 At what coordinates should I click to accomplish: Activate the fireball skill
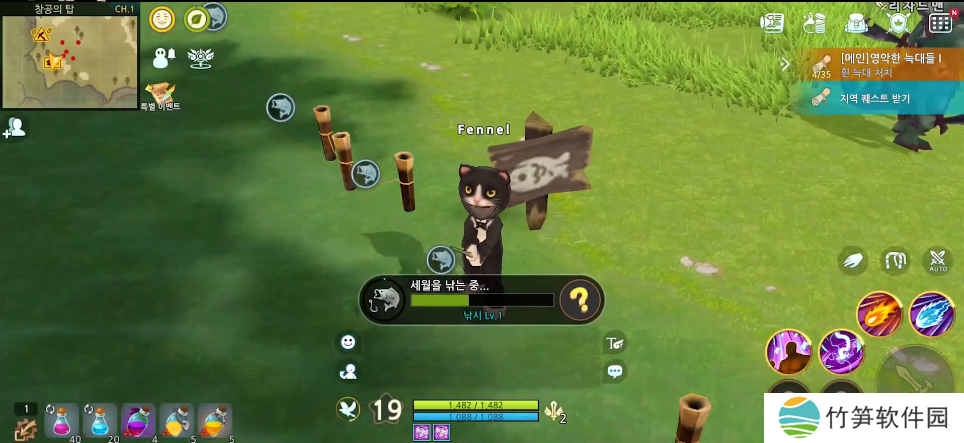879,313
